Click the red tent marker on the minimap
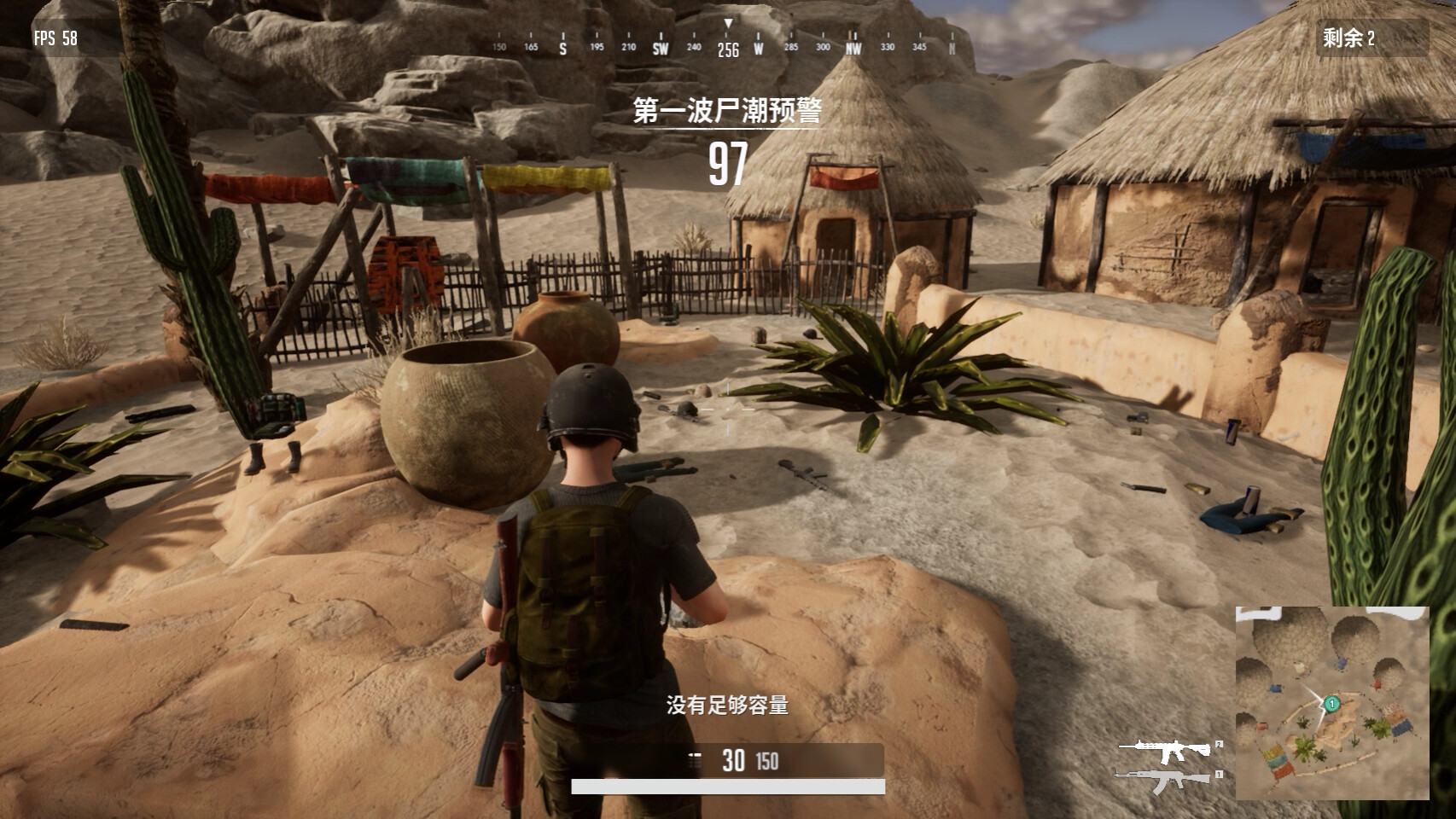Viewport: 1456px width, 819px height. coord(1377,684)
